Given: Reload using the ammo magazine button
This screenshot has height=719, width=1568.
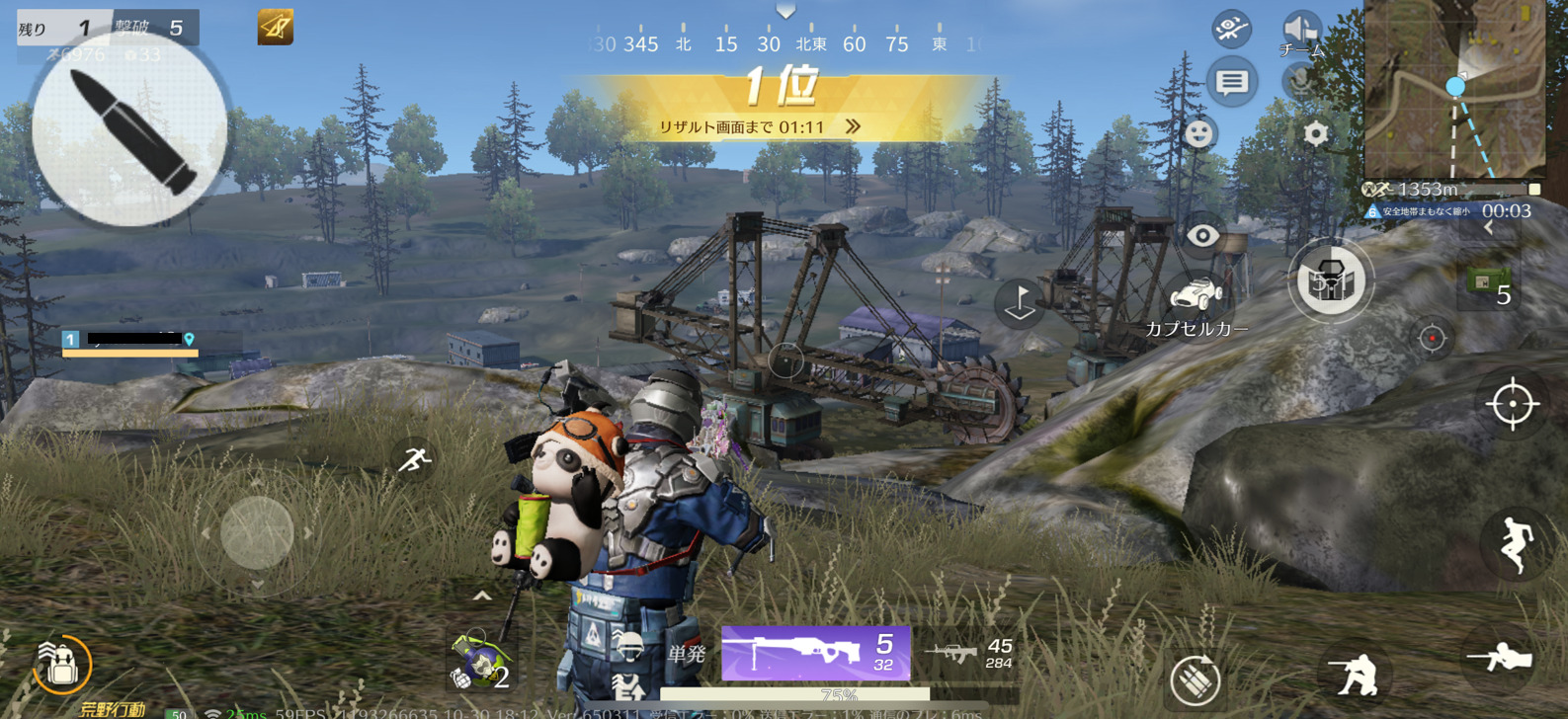Looking at the screenshot, I should coord(1195,679).
